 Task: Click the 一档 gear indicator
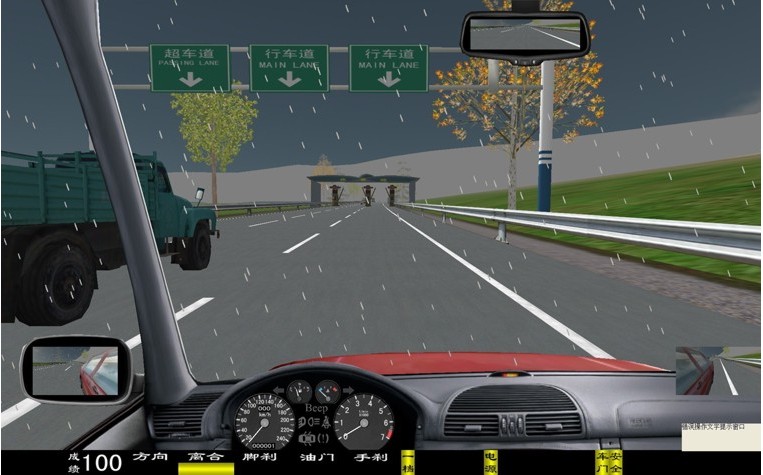click(407, 461)
